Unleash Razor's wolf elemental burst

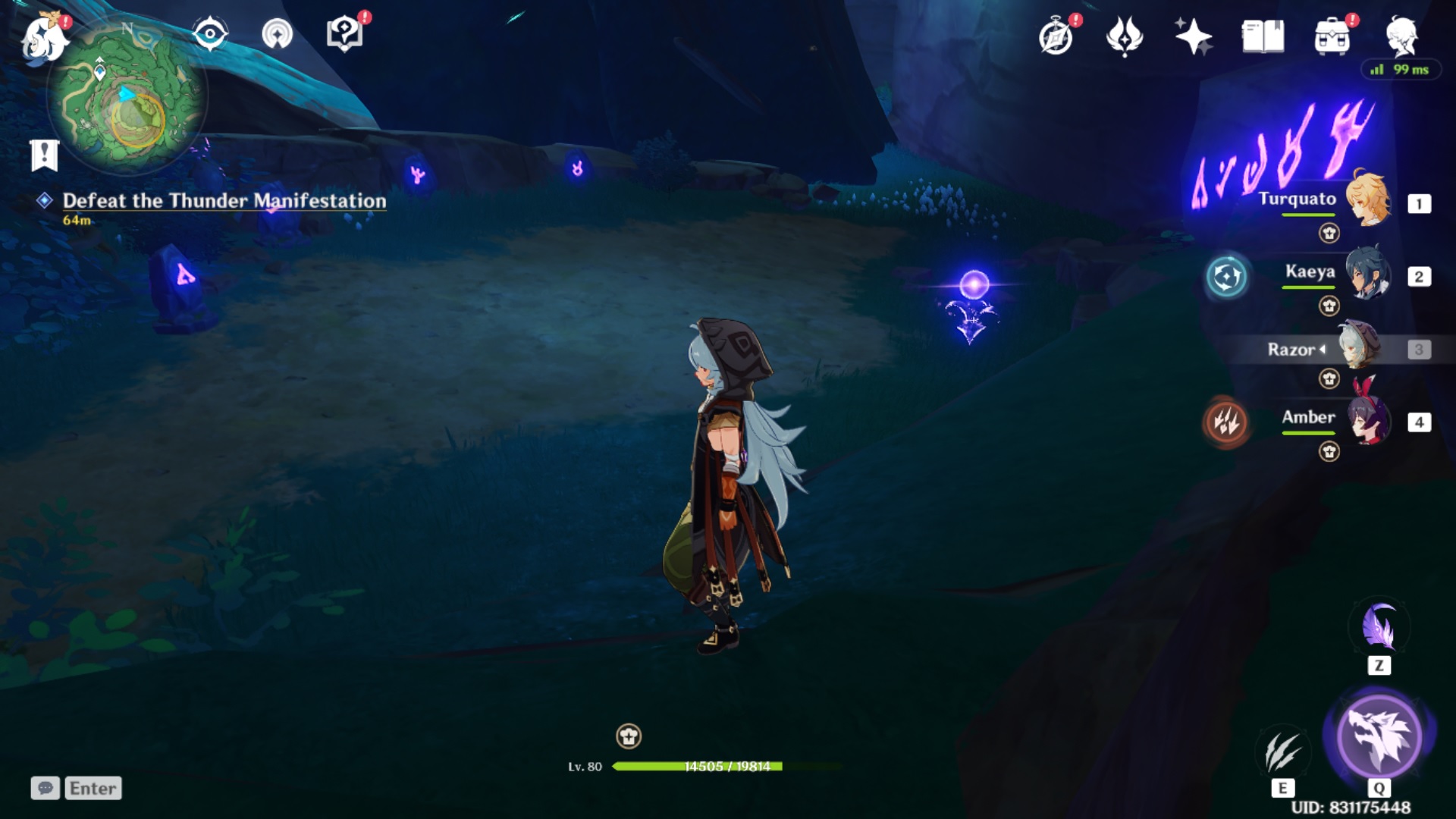click(x=1379, y=737)
